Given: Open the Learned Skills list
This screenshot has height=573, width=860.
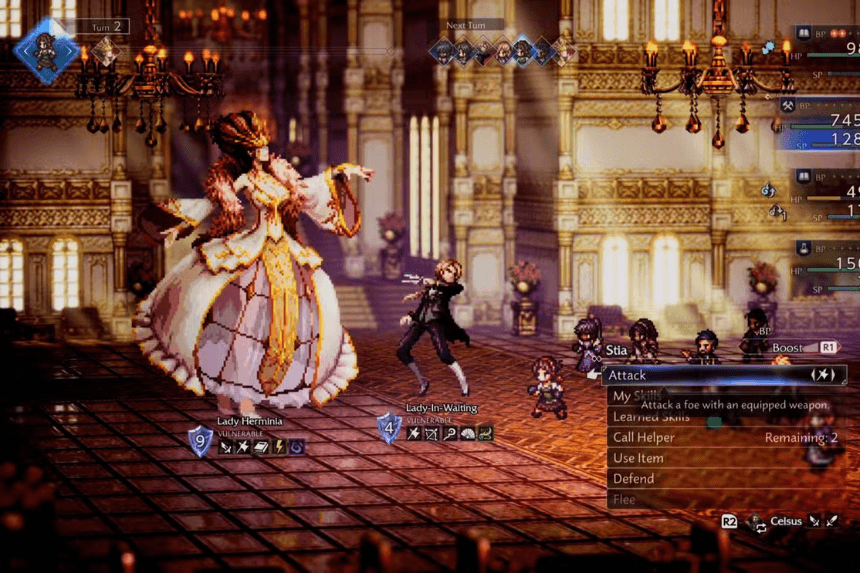Looking at the screenshot, I should coord(649,417).
